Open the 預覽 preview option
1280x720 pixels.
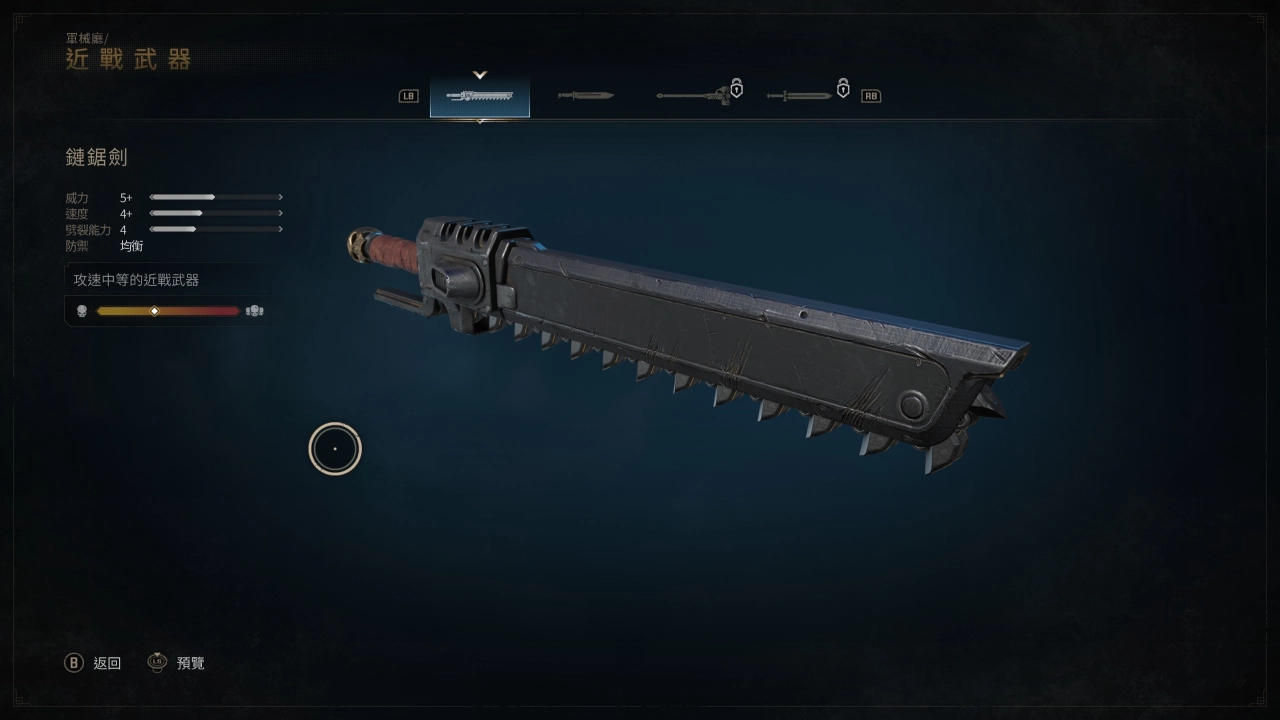click(177, 663)
